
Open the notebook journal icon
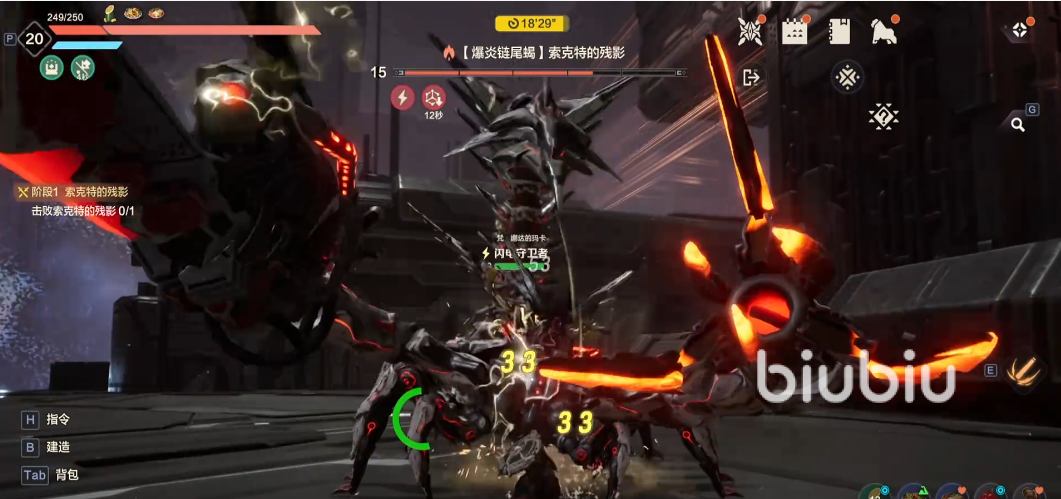click(x=839, y=31)
